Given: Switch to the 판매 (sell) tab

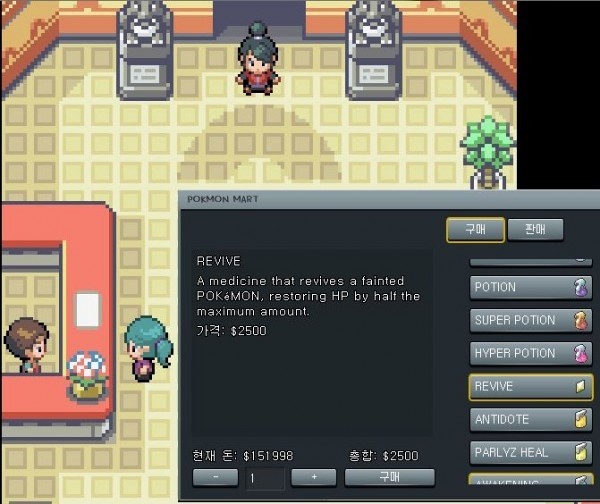Looking at the screenshot, I should (535, 230).
